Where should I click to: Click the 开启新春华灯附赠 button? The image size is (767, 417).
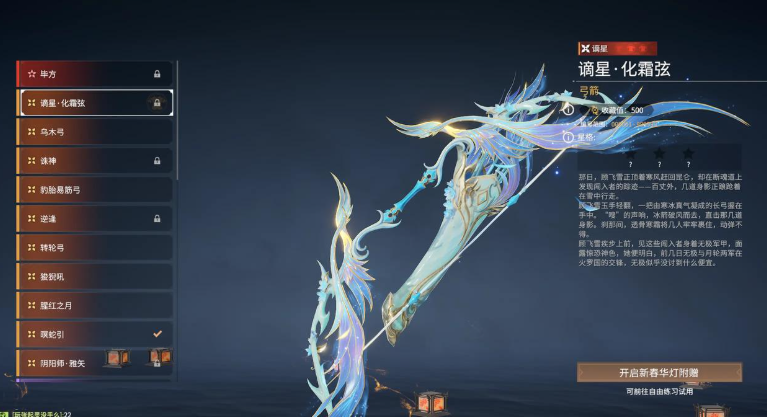coord(659,372)
